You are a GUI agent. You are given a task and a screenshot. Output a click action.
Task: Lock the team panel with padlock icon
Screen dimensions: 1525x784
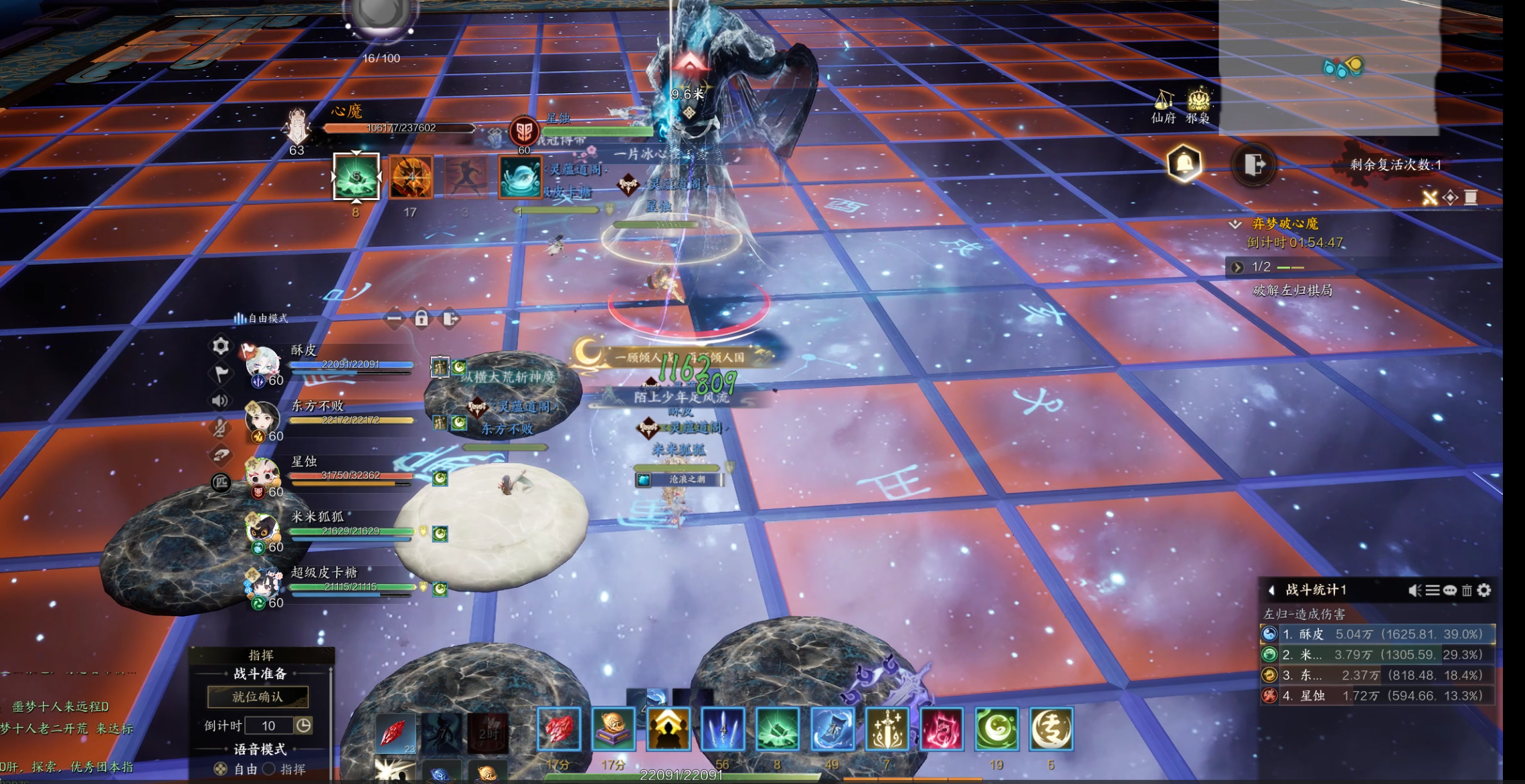pos(422,318)
